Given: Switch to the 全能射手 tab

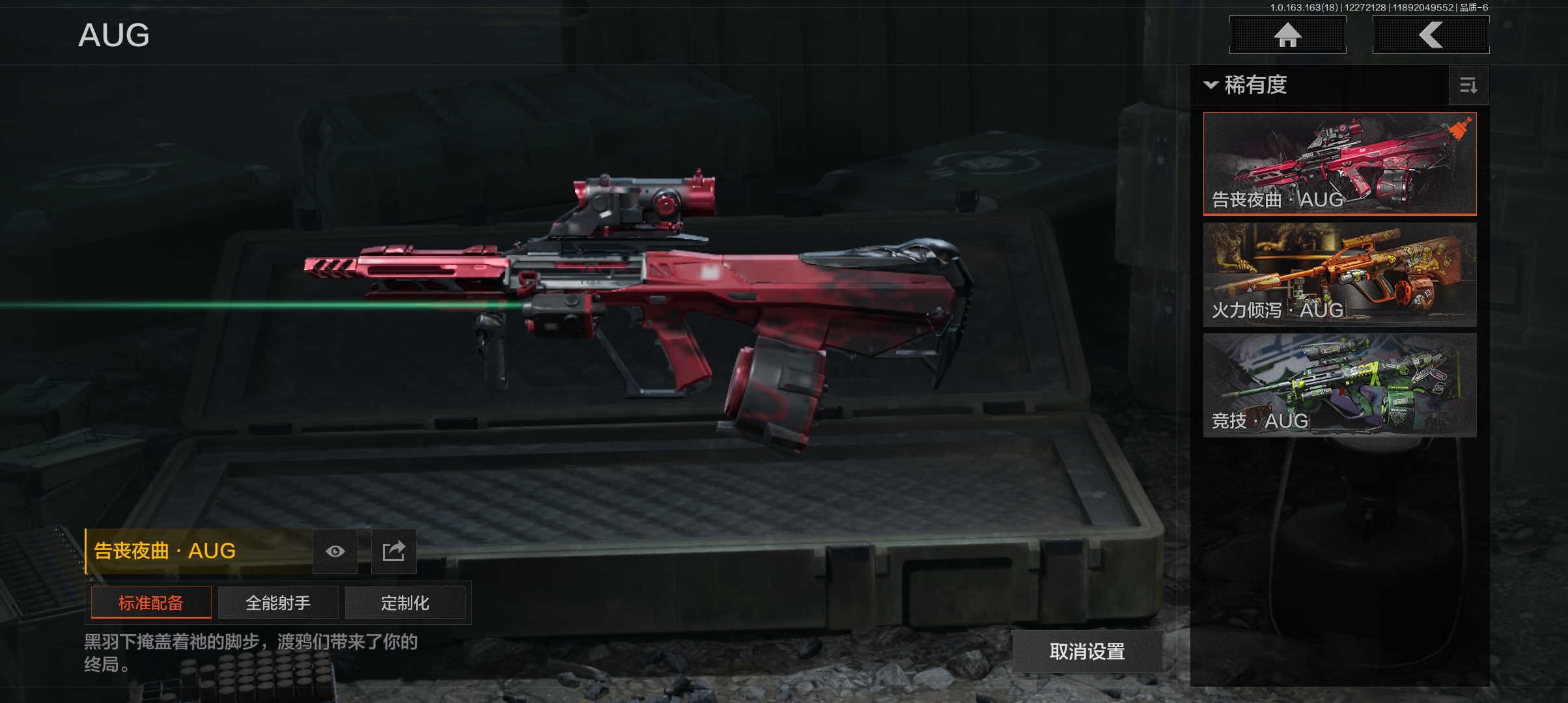Looking at the screenshot, I should pyautogui.click(x=278, y=603).
